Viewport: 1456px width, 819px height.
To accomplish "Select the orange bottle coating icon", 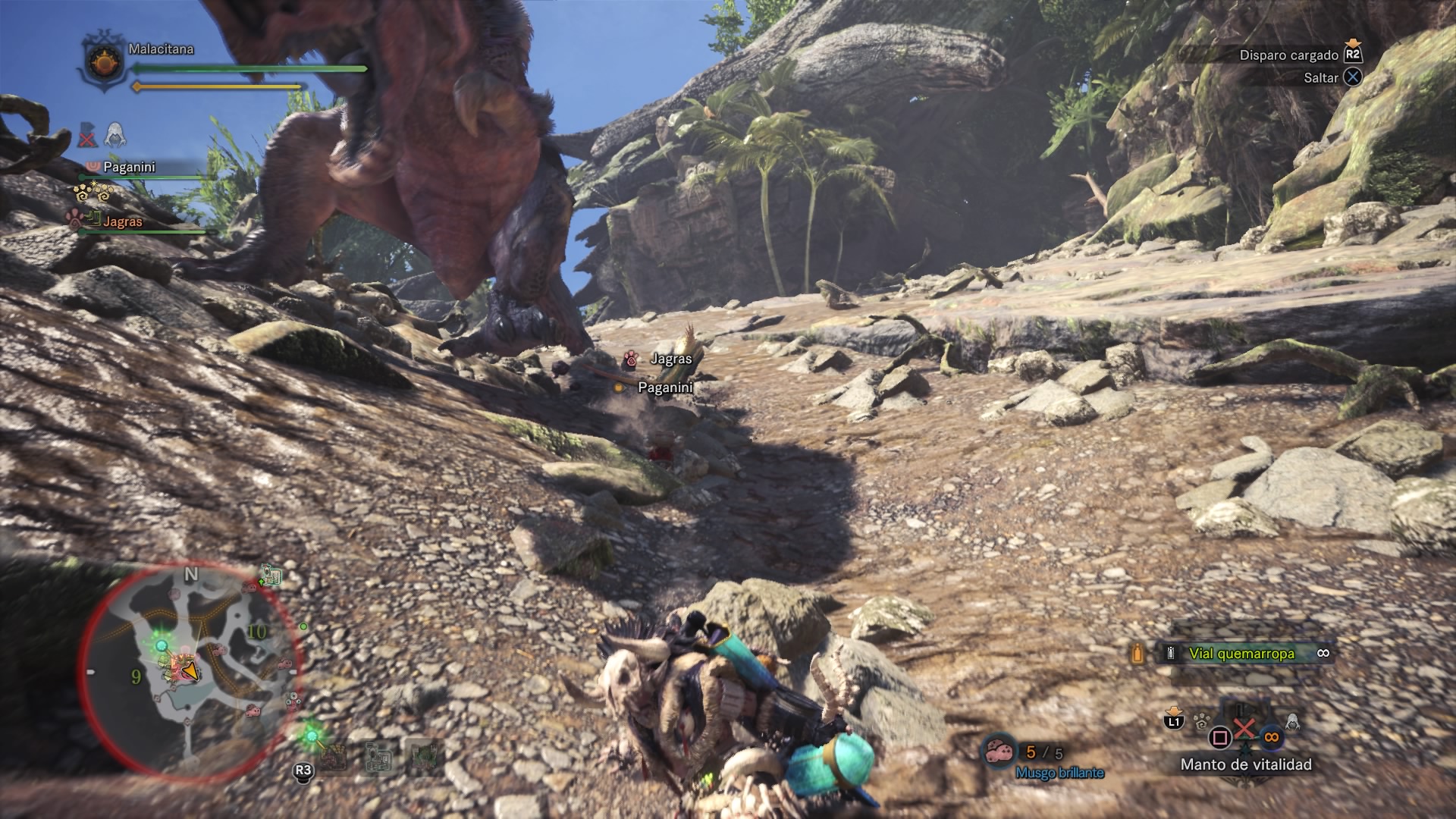I will [x=1137, y=654].
